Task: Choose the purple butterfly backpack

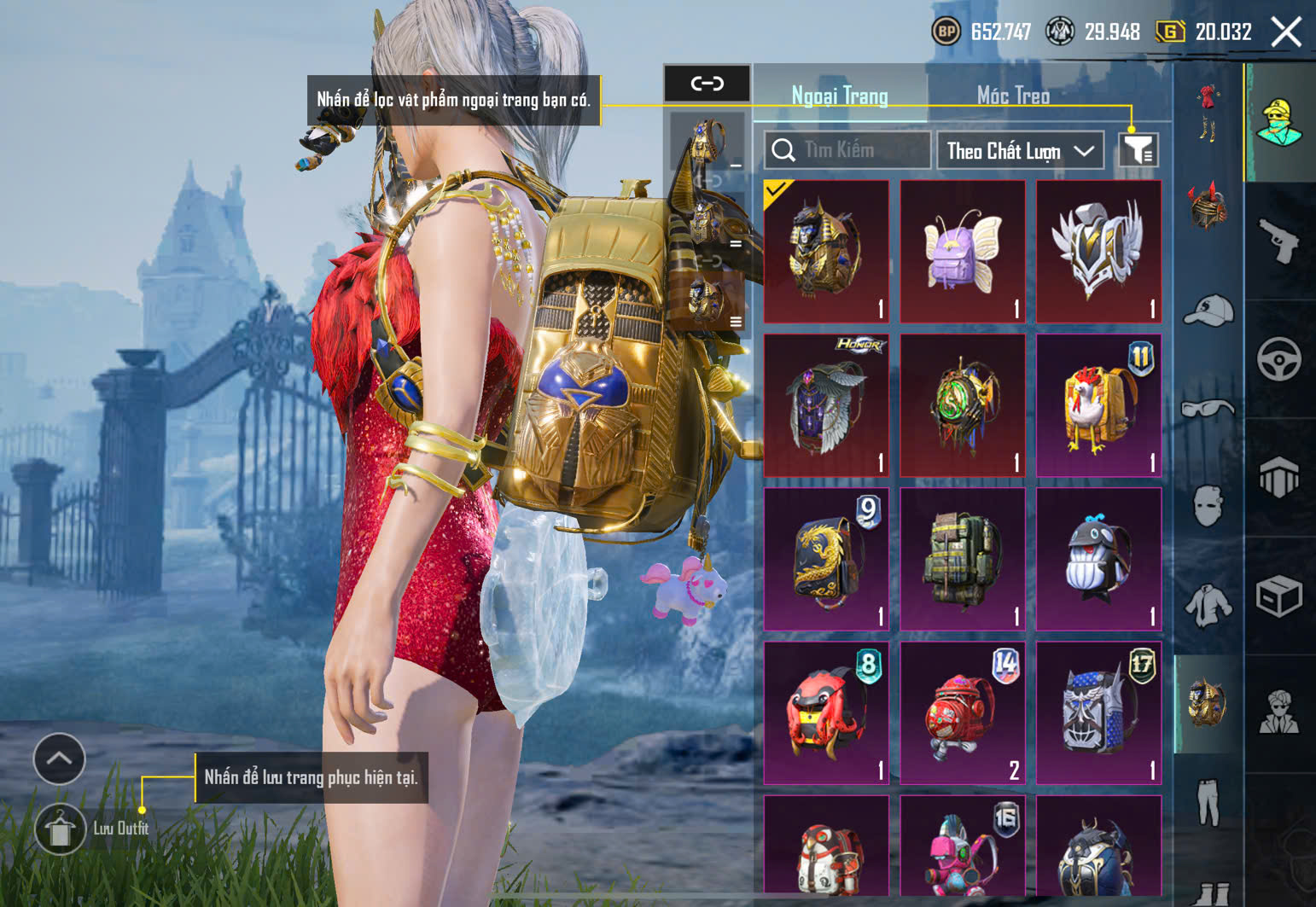Action: coord(962,252)
